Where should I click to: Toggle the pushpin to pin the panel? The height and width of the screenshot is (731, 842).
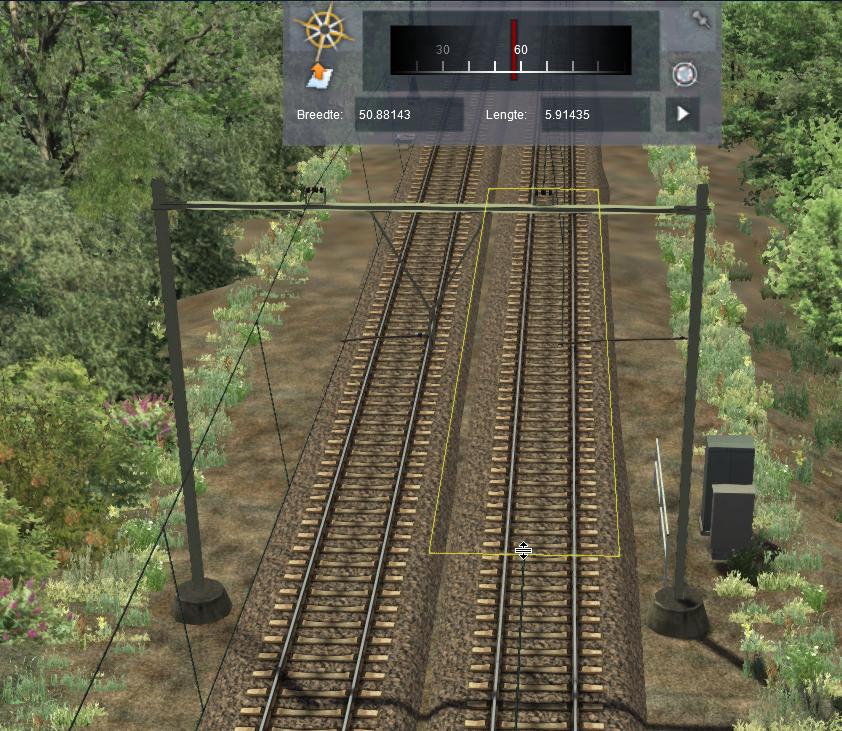[x=699, y=18]
